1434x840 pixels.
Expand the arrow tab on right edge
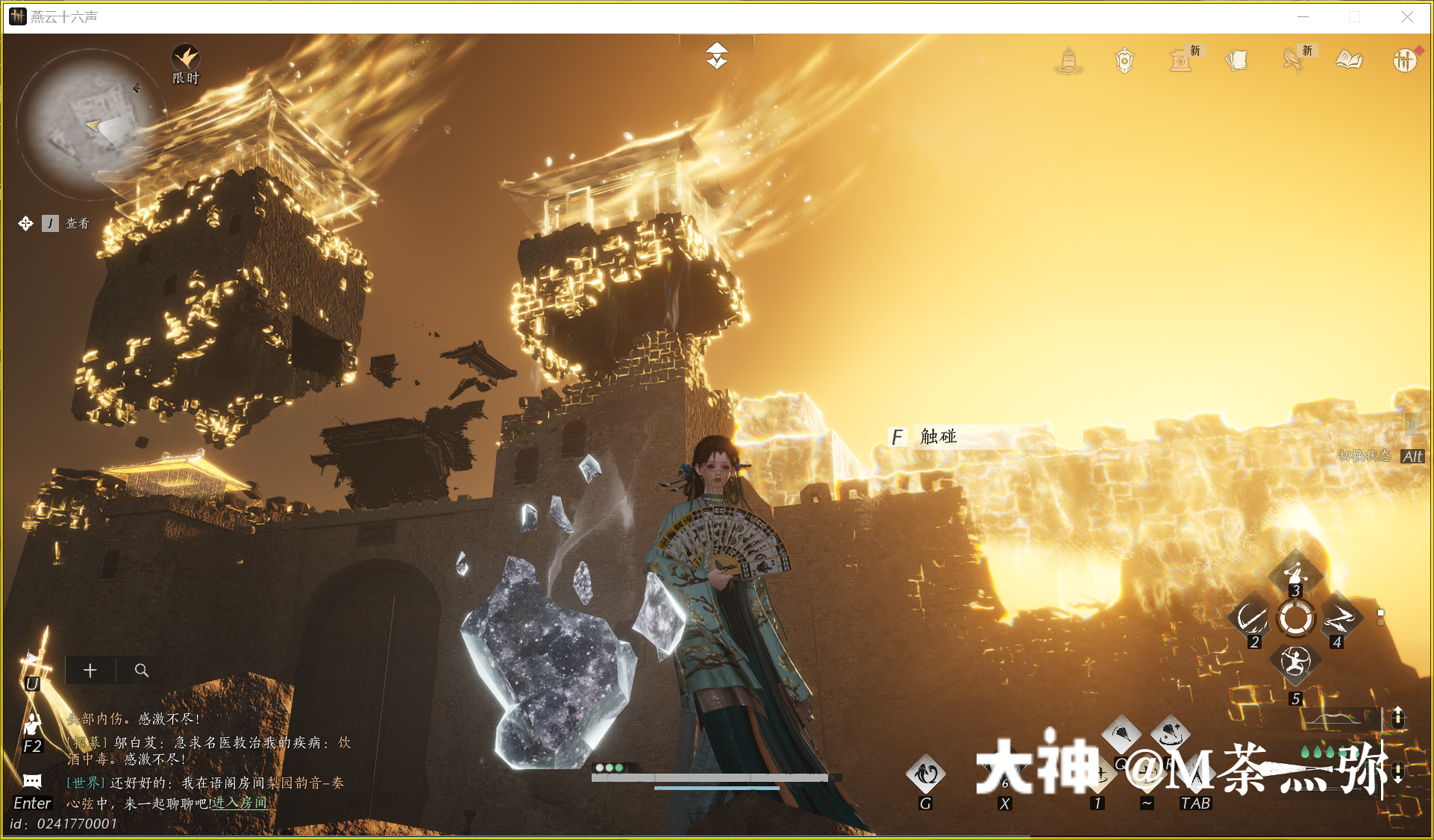(1411, 424)
